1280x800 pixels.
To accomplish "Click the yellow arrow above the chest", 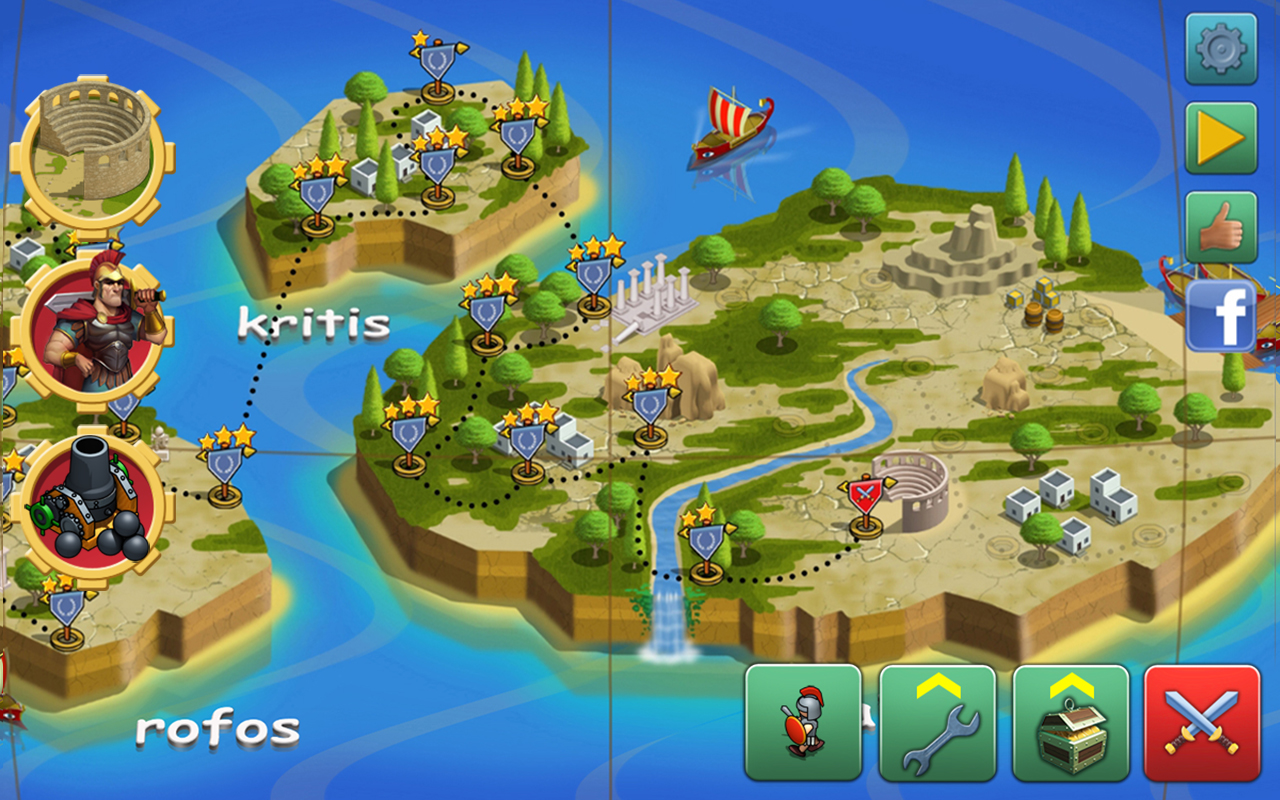I will pyautogui.click(x=1072, y=685).
